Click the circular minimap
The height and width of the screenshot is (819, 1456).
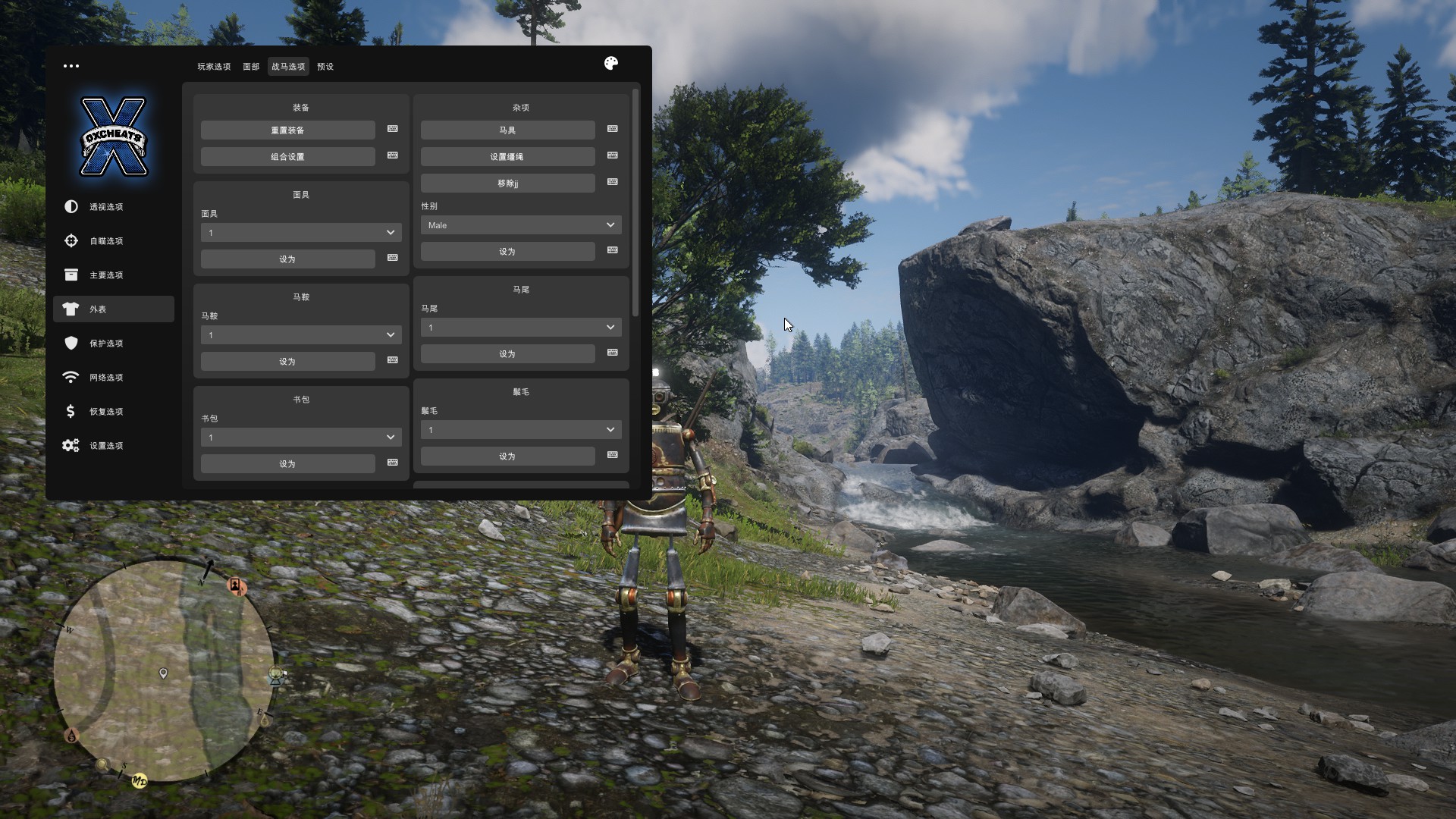pyautogui.click(x=163, y=671)
